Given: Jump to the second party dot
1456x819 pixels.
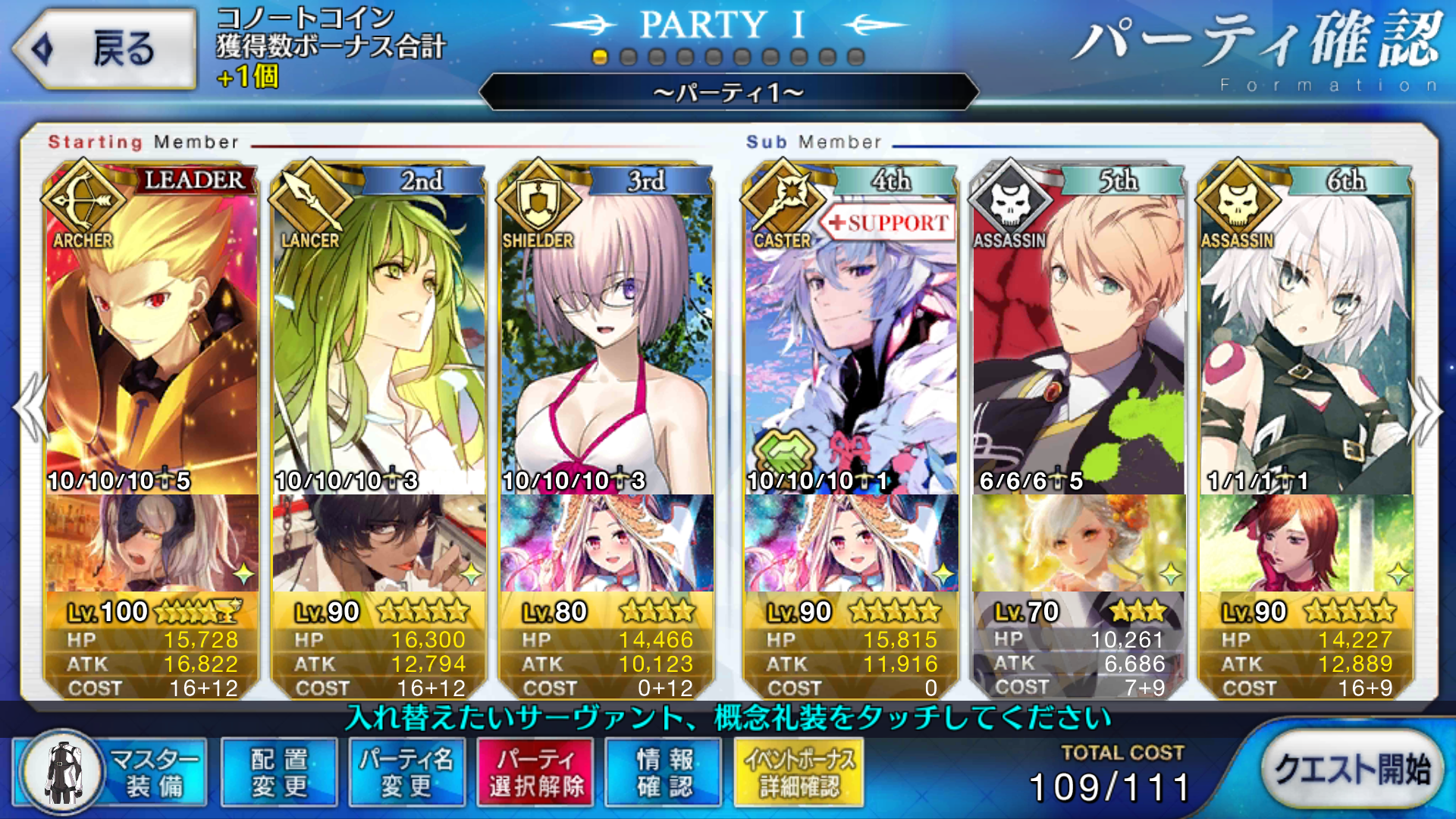Looking at the screenshot, I should (x=628, y=58).
